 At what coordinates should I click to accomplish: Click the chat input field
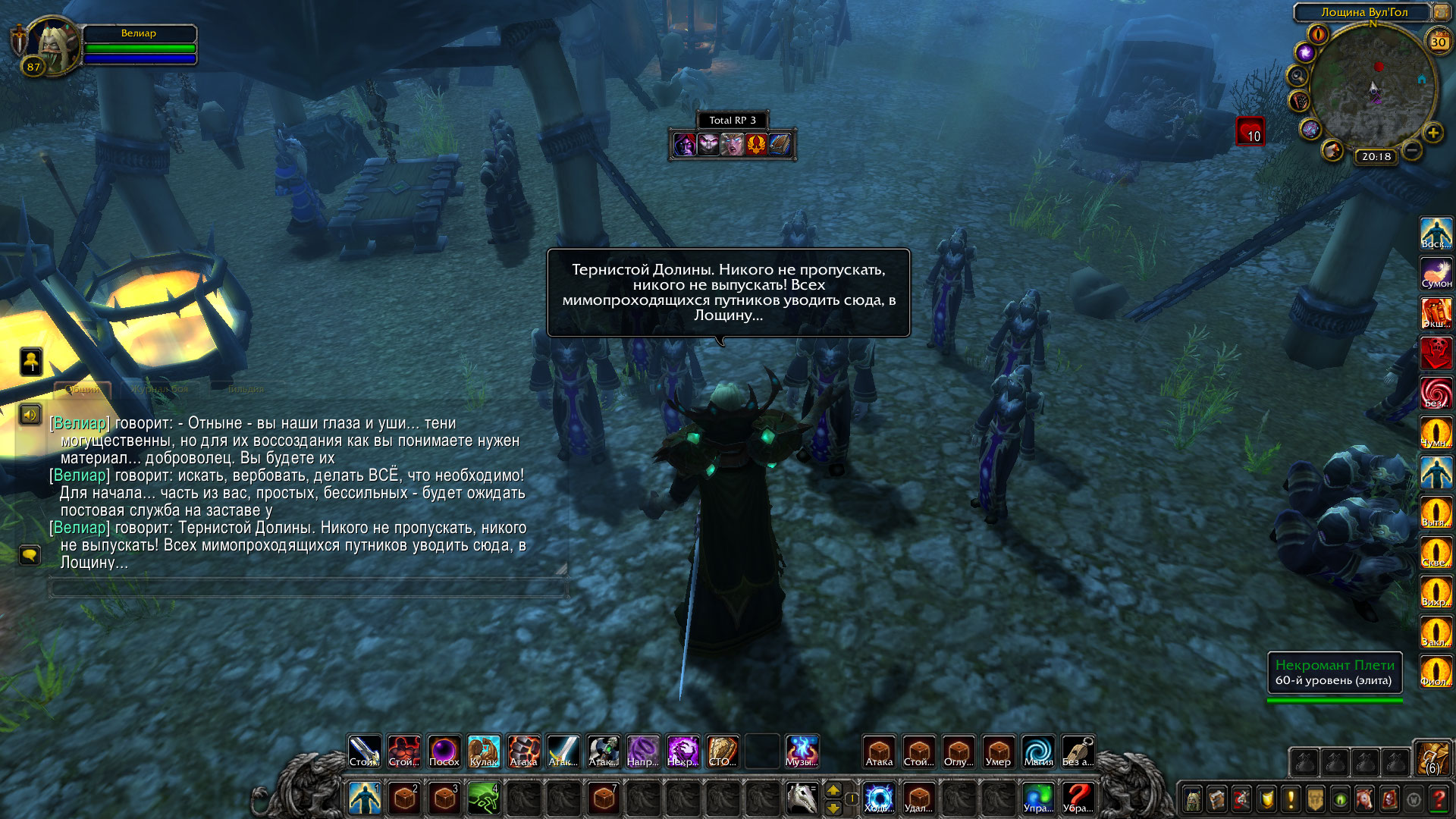pyautogui.click(x=307, y=588)
